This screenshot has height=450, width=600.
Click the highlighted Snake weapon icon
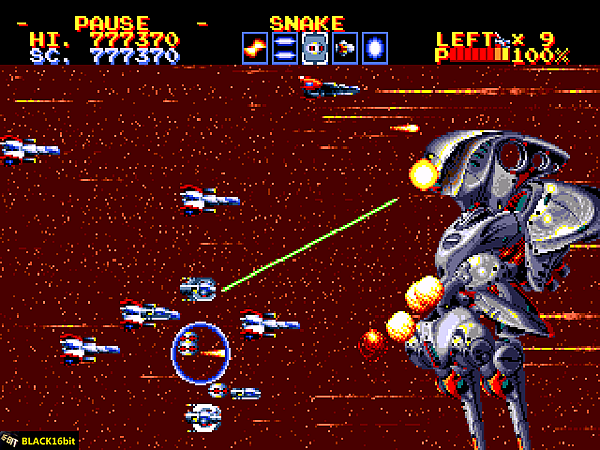point(315,47)
